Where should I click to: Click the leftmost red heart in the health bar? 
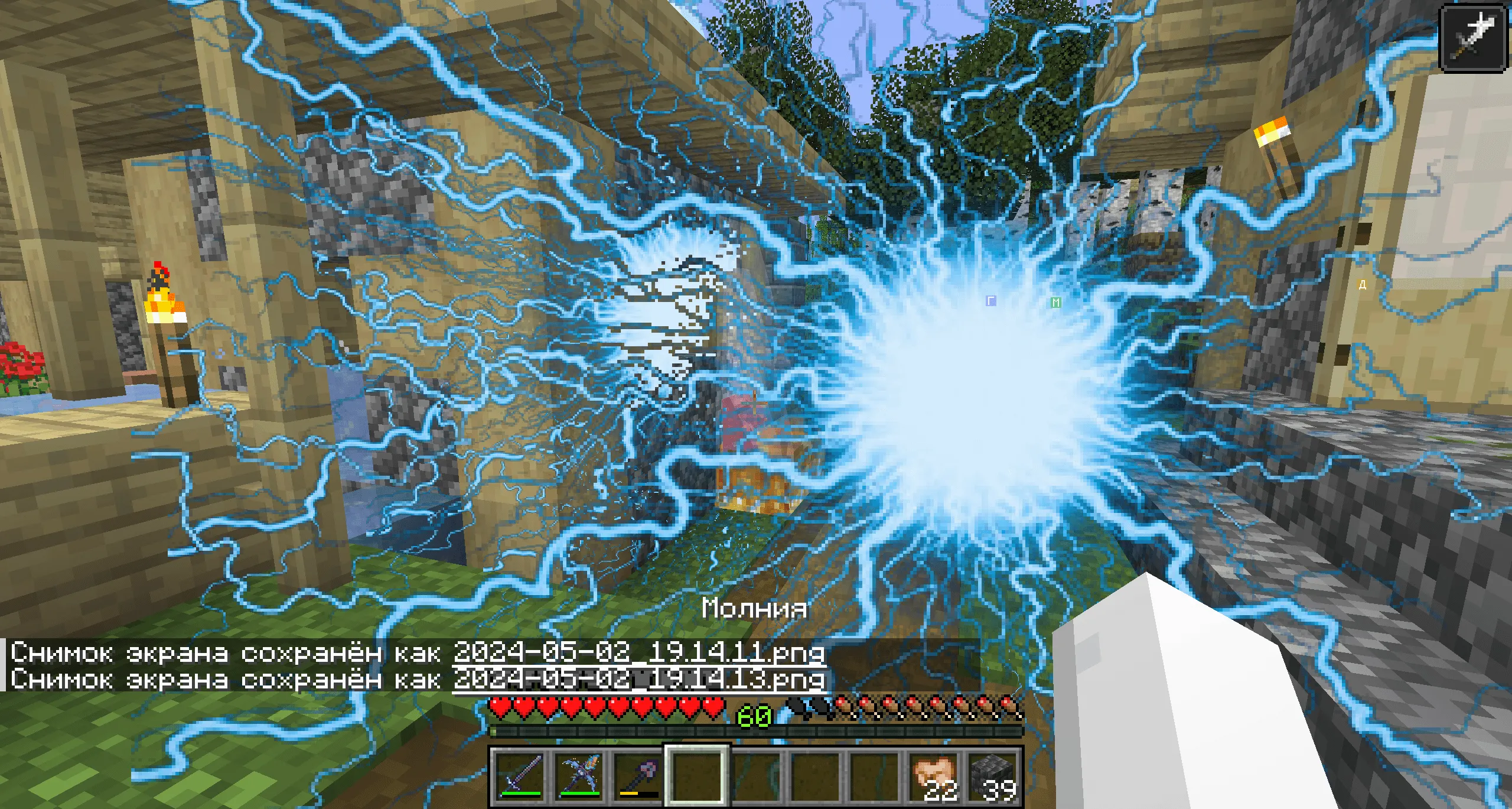tap(500, 708)
